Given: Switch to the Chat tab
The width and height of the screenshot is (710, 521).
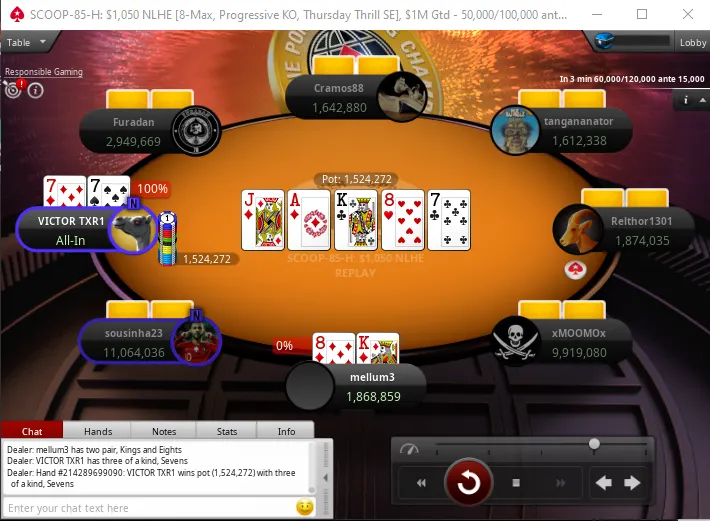Looking at the screenshot, I should tap(32, 431).
